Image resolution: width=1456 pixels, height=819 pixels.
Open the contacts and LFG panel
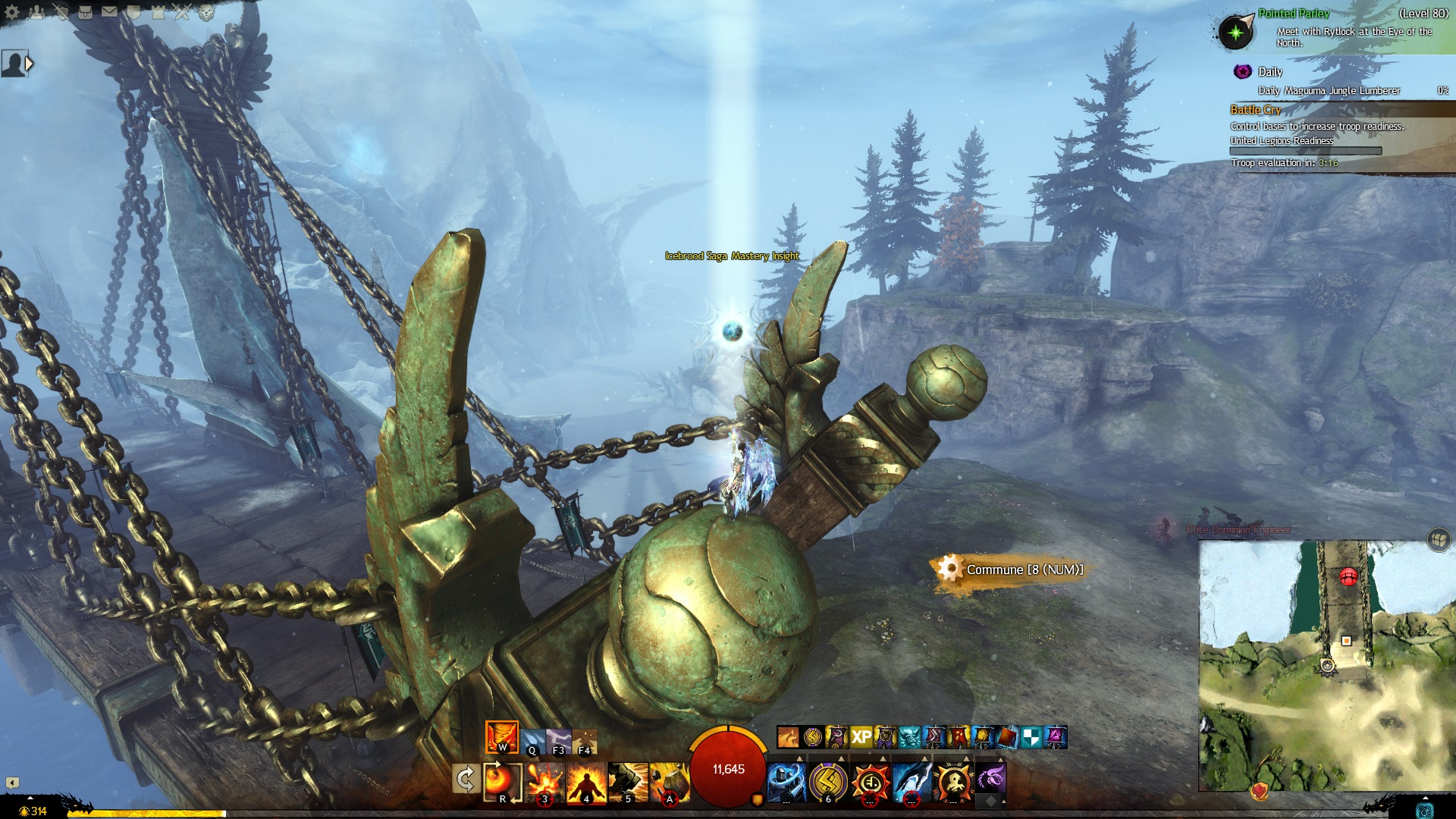36,12
